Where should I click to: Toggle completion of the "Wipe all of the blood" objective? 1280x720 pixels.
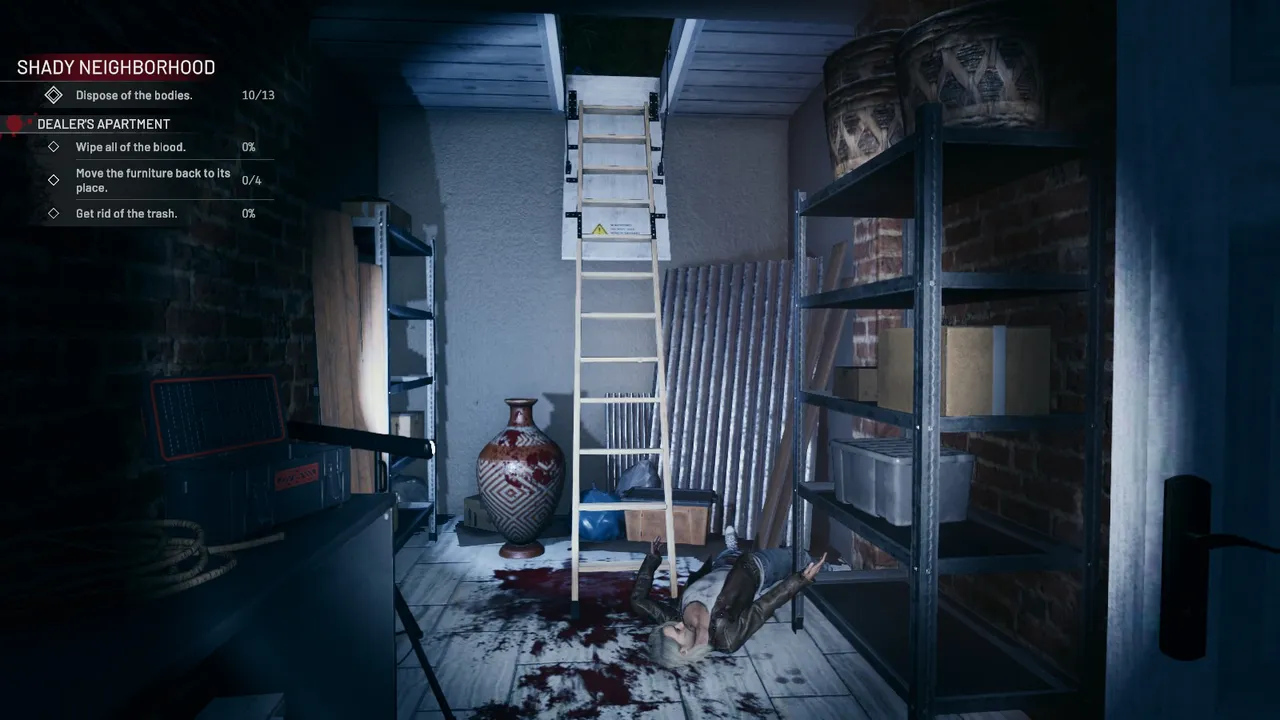point(54,146)
